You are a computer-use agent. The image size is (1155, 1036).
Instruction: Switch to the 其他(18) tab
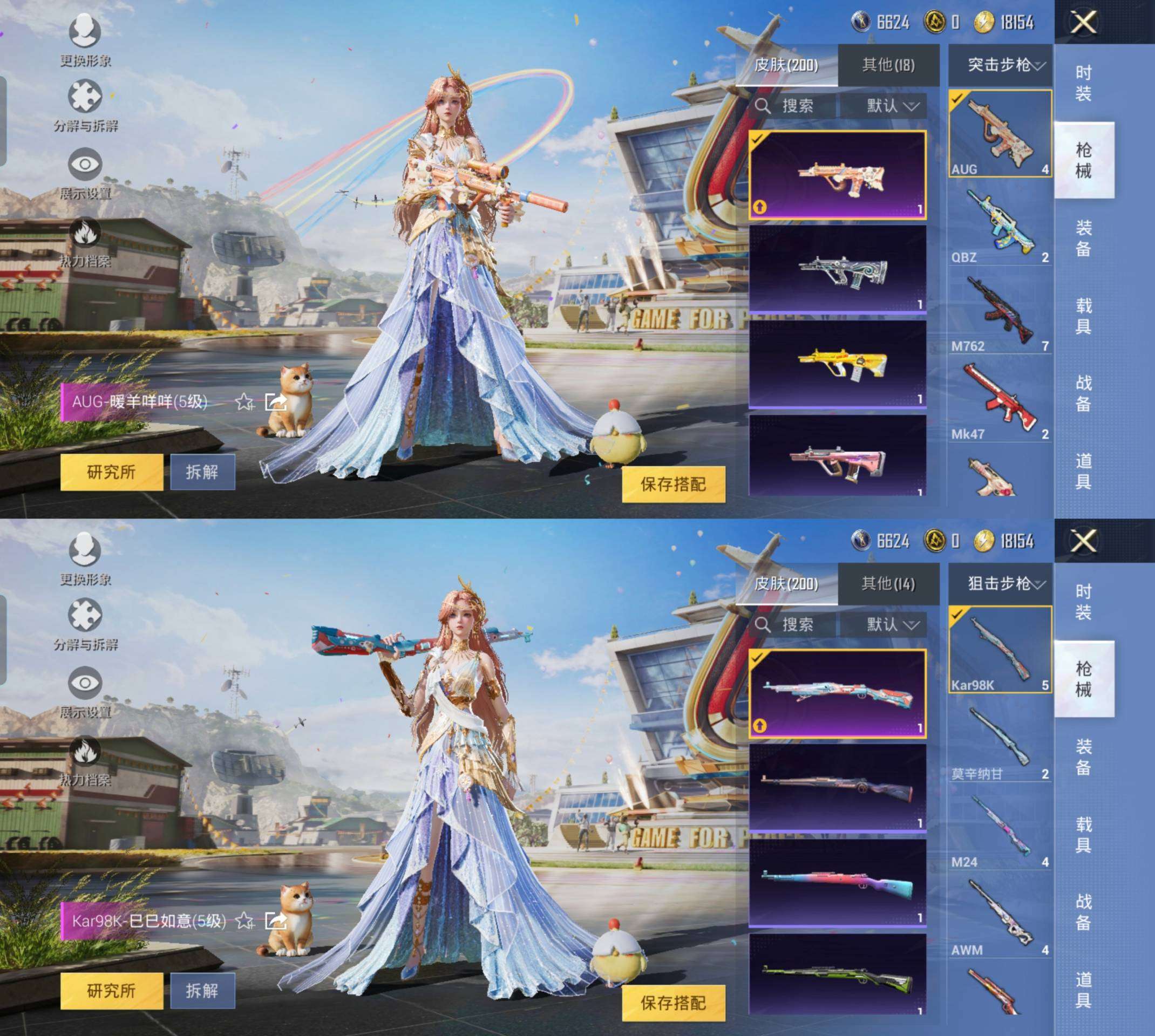coord(888,65)
